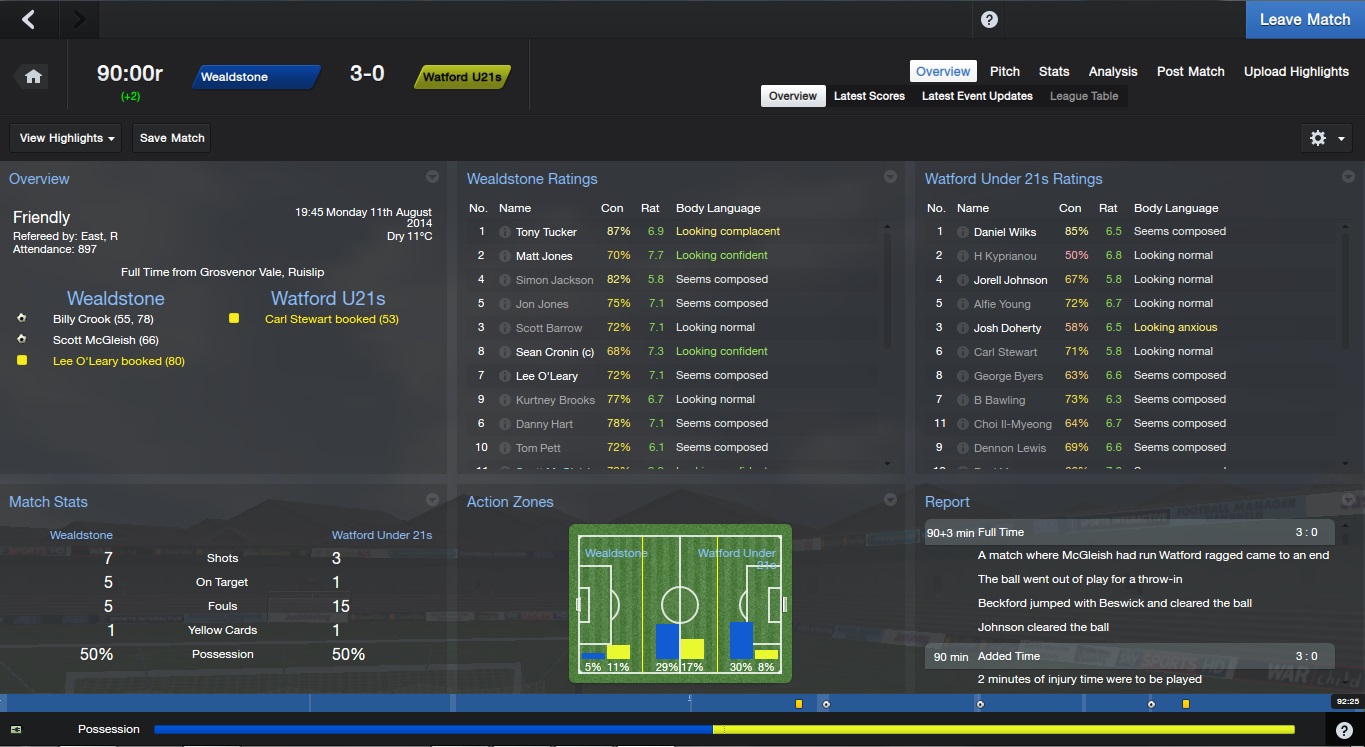Go back with the left arrow
This screenshot has height=747, width=1365.
point(29,19)
